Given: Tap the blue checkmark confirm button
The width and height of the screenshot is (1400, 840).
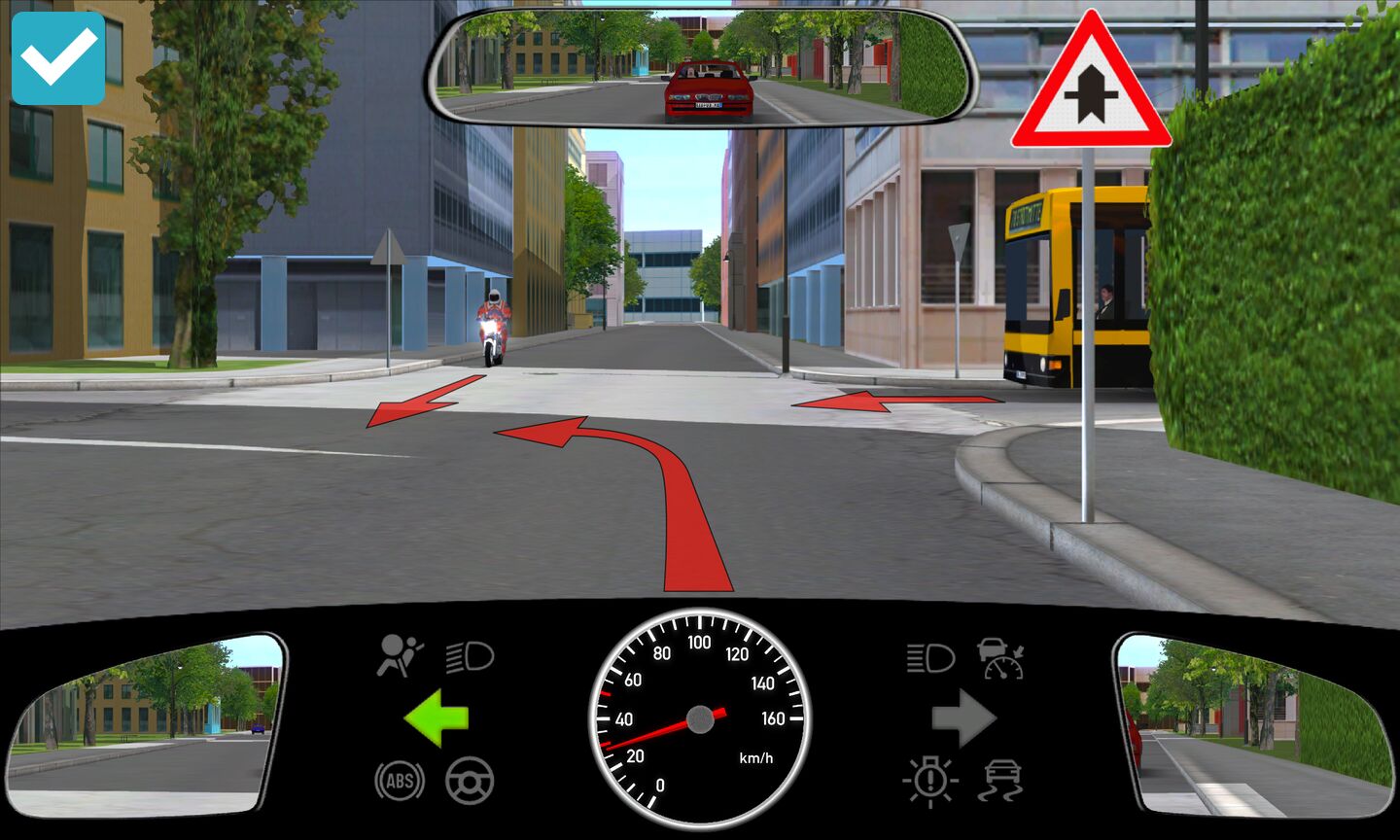Looking at the screenshot, I should pos(58,58).
